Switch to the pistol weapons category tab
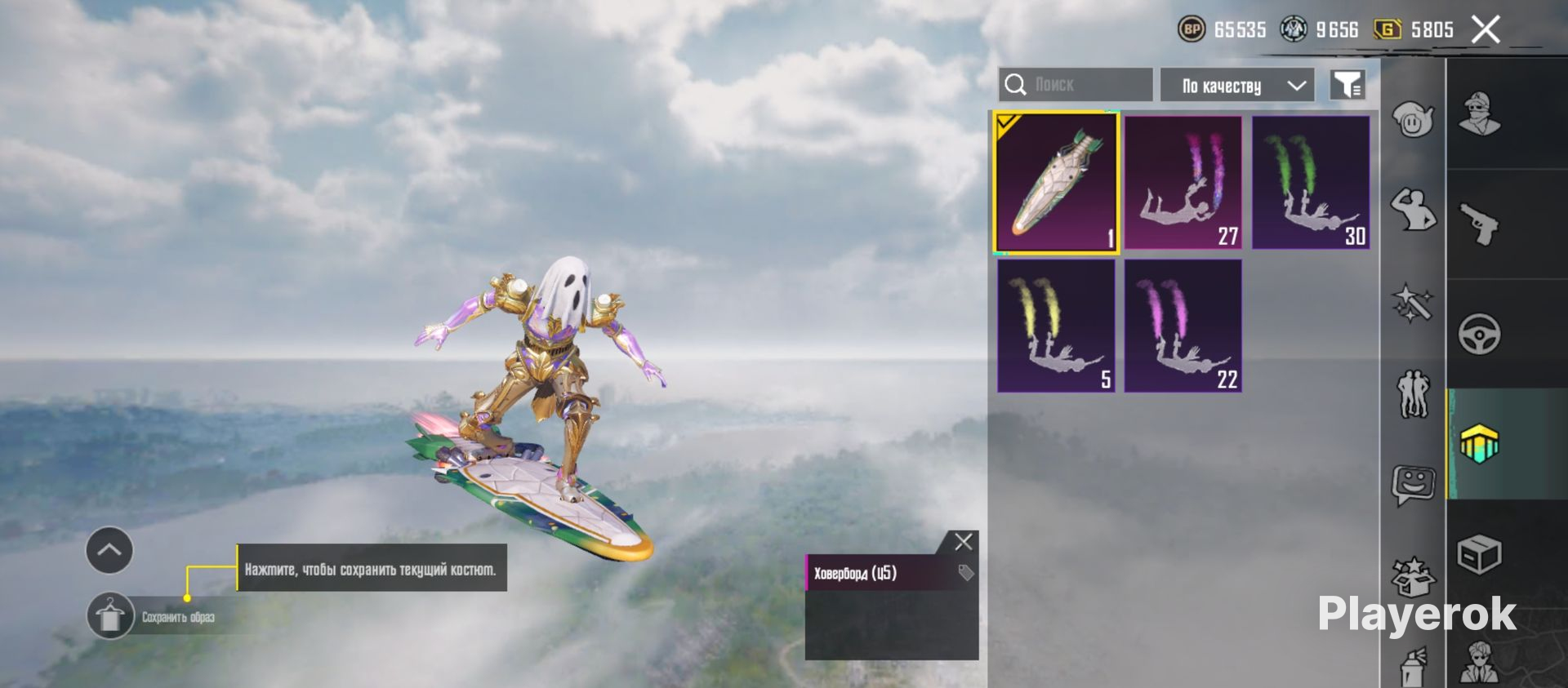The width and height of the screenshot is (1568, 688). pyautogui.click(x=1479, y=224)
